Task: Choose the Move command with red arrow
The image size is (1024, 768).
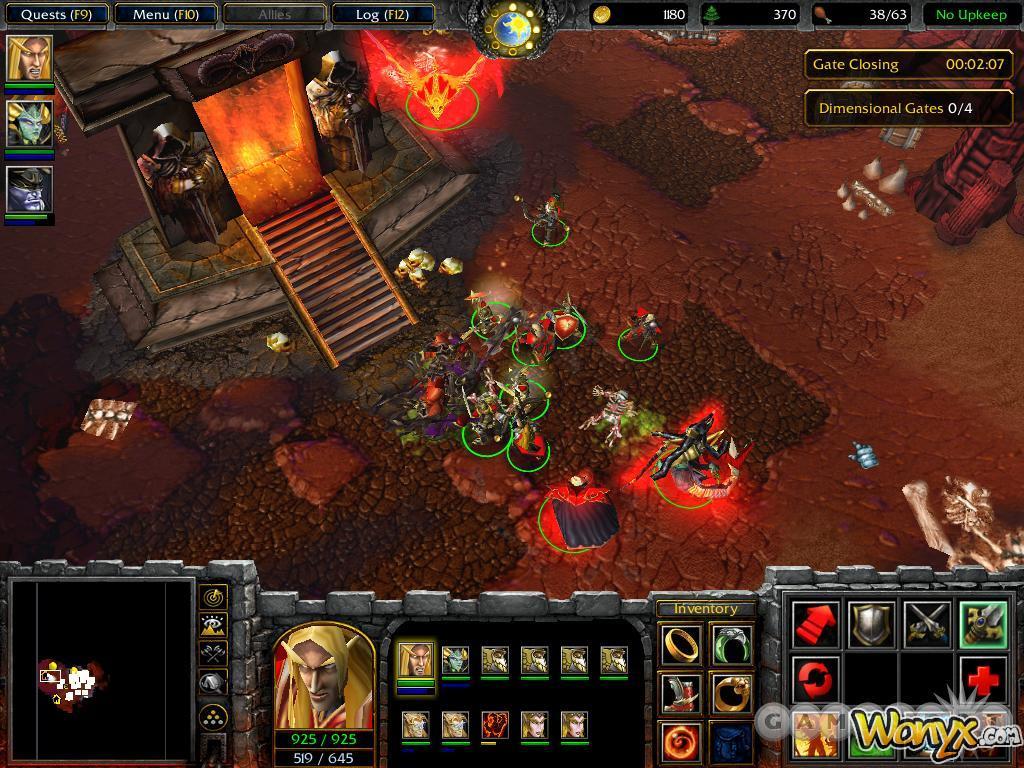Action: point(815,624)
